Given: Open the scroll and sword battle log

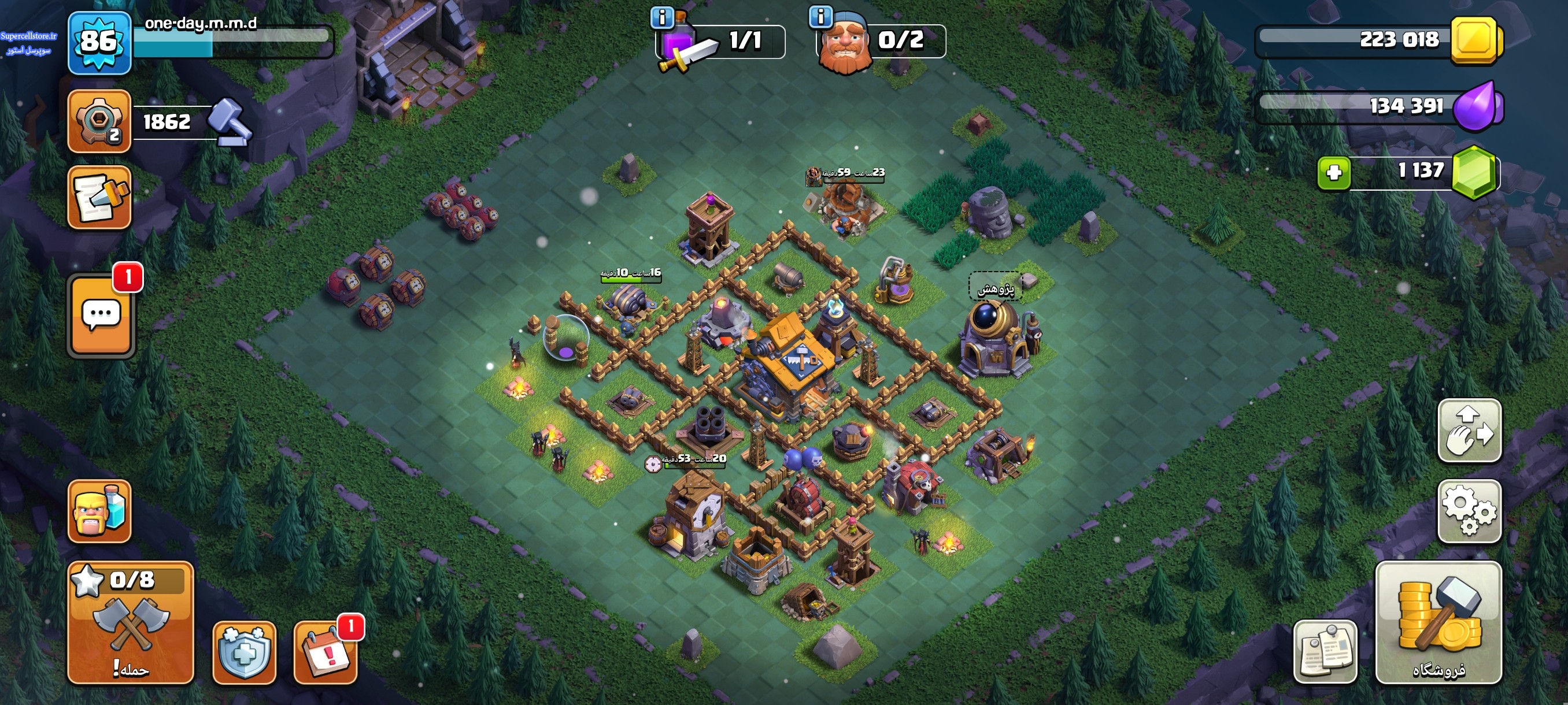Looking at the screenshot, I should click(x=99, y=198).
